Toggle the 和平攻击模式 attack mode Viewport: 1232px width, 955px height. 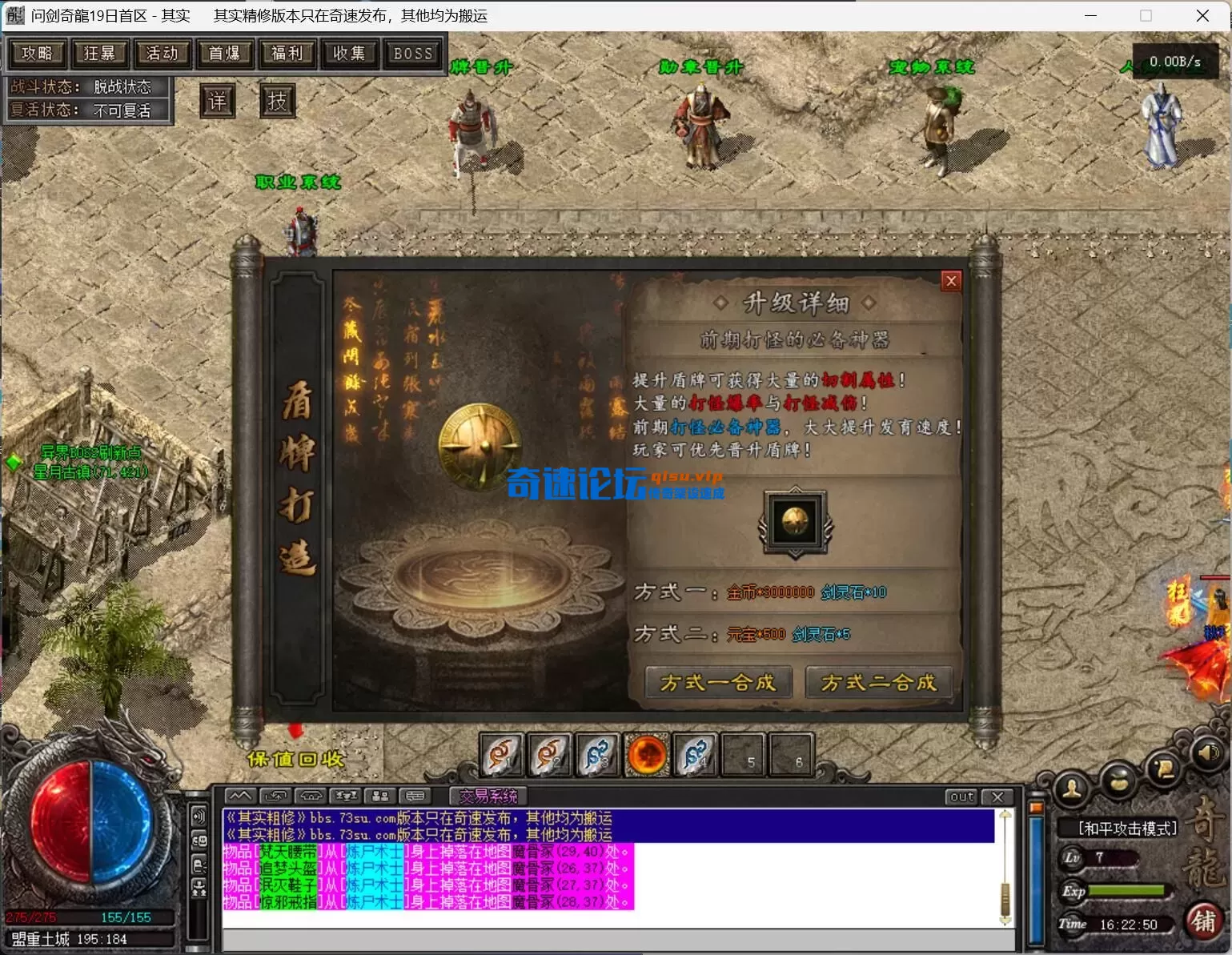1127,829
